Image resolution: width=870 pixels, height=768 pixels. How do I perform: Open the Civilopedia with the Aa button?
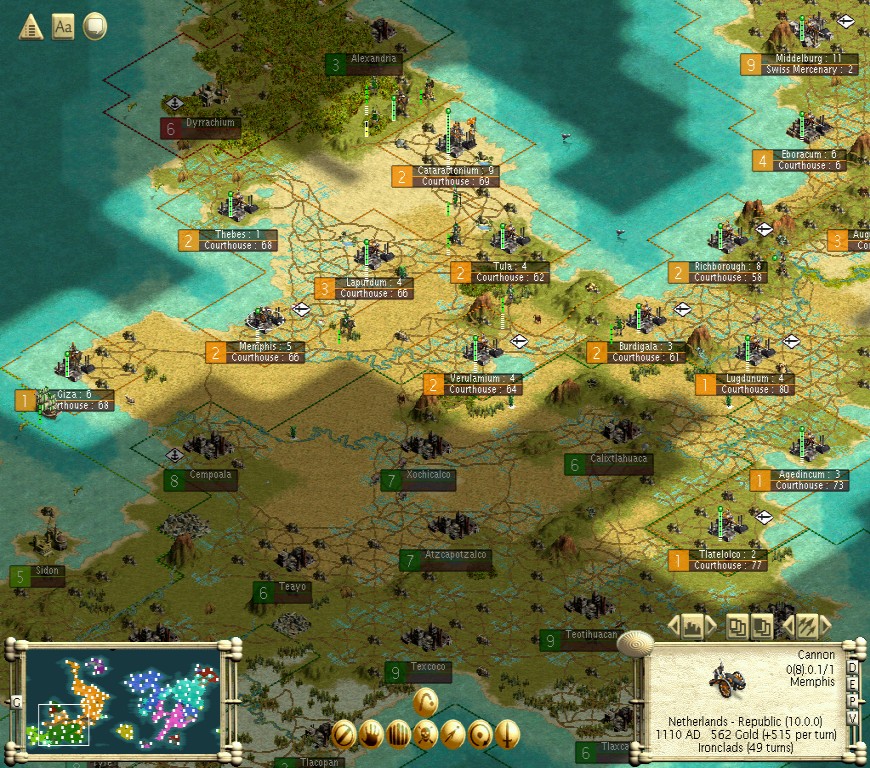click(x=62, y=26)
